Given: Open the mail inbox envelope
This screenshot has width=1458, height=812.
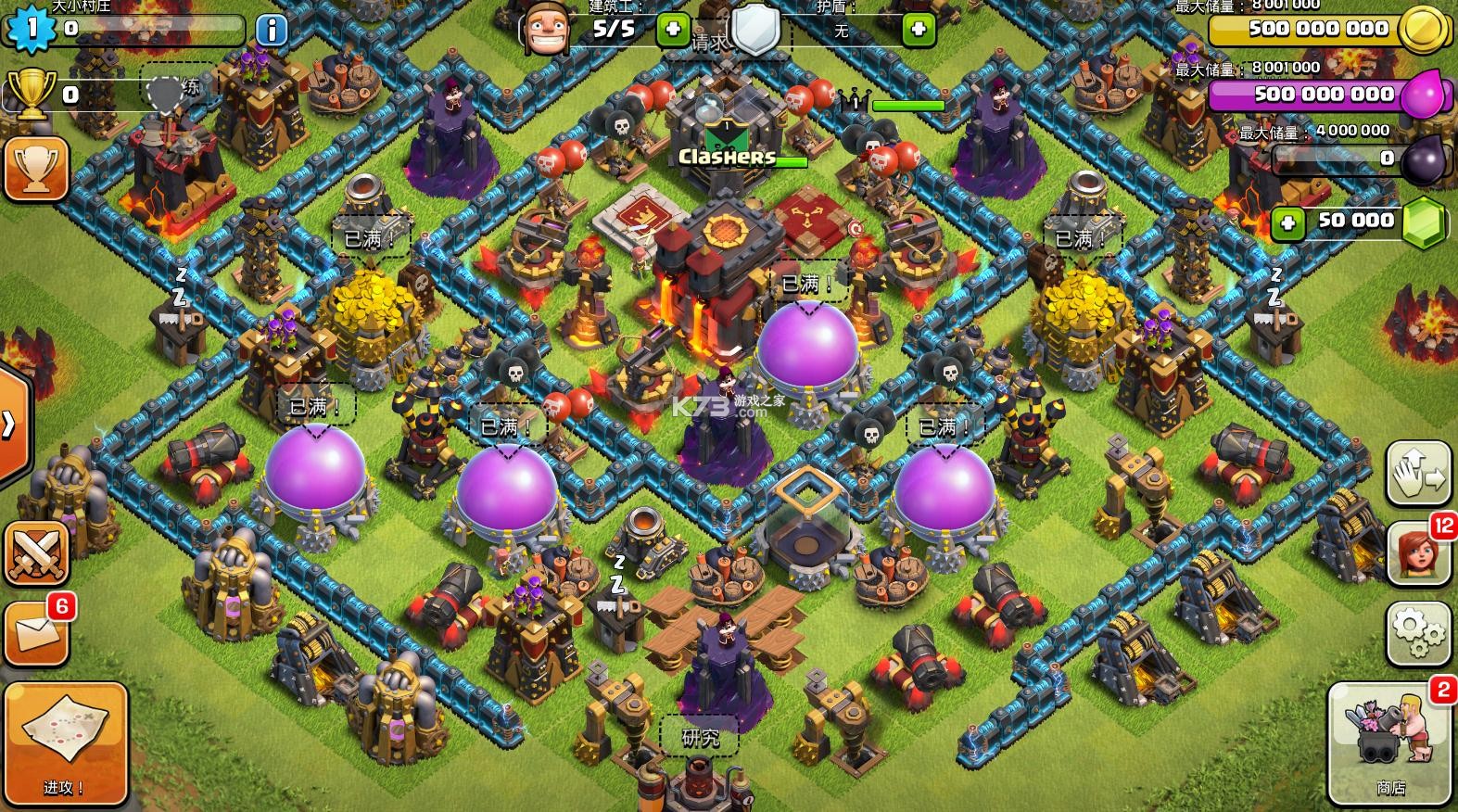Looking at the screenshot, I should coord(37,633).
